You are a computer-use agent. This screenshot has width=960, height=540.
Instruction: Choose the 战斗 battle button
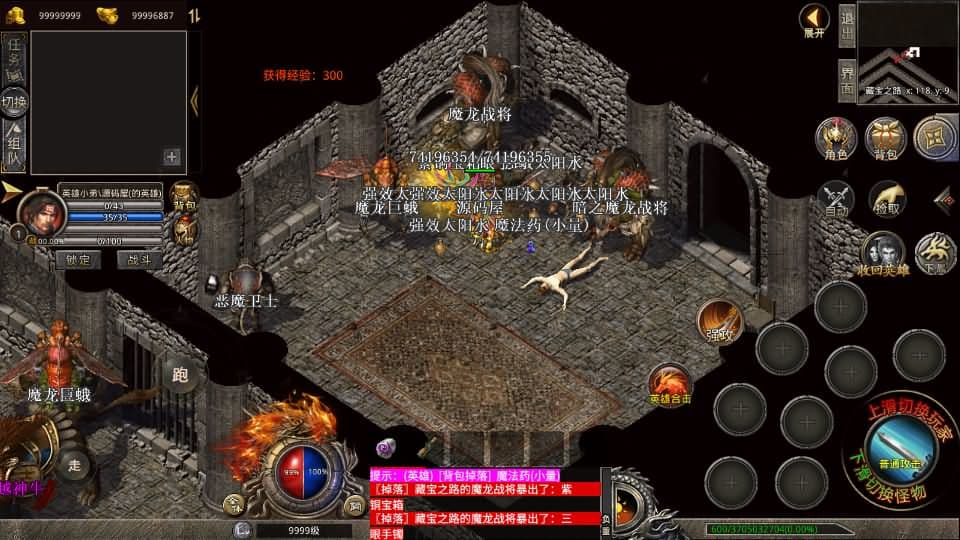(x=139, y=259)
